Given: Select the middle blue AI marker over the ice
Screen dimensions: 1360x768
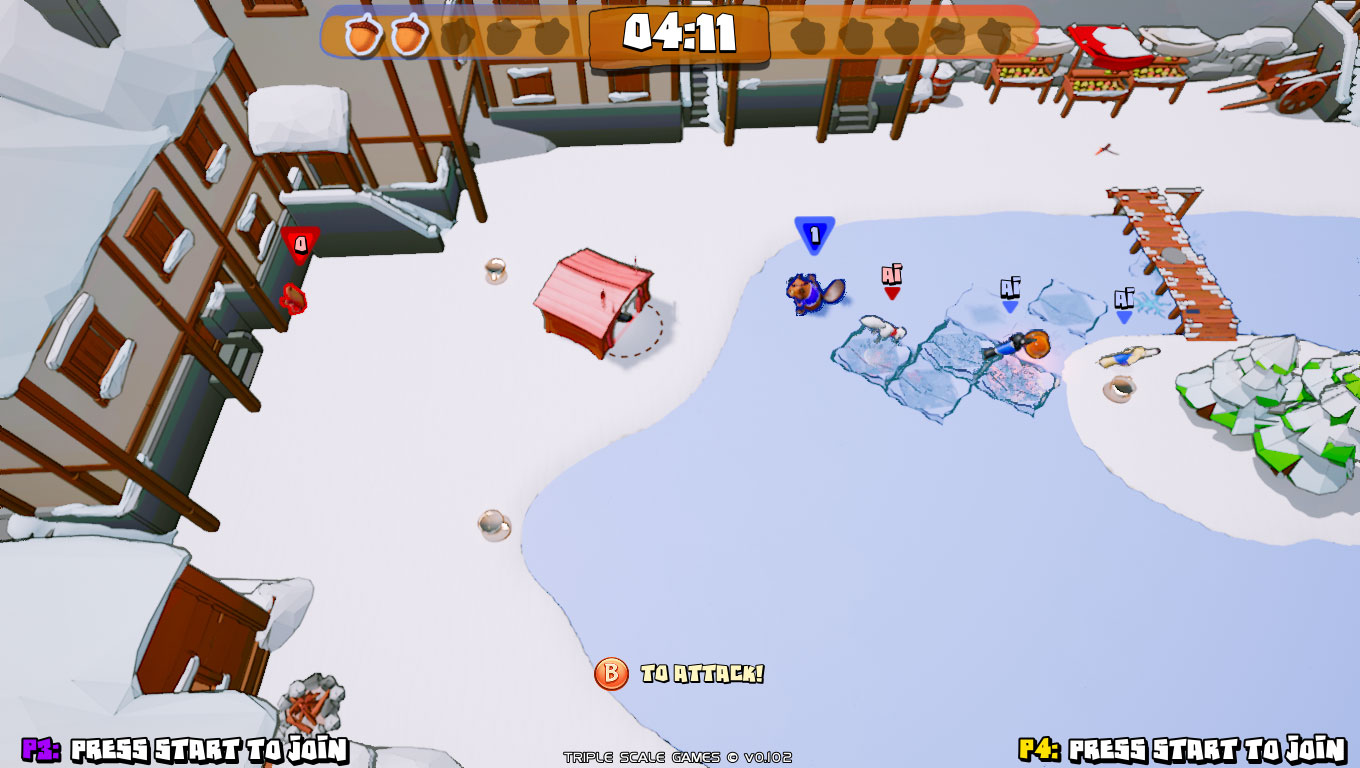Looking at the screenshot, I should tap(1010, 290).
